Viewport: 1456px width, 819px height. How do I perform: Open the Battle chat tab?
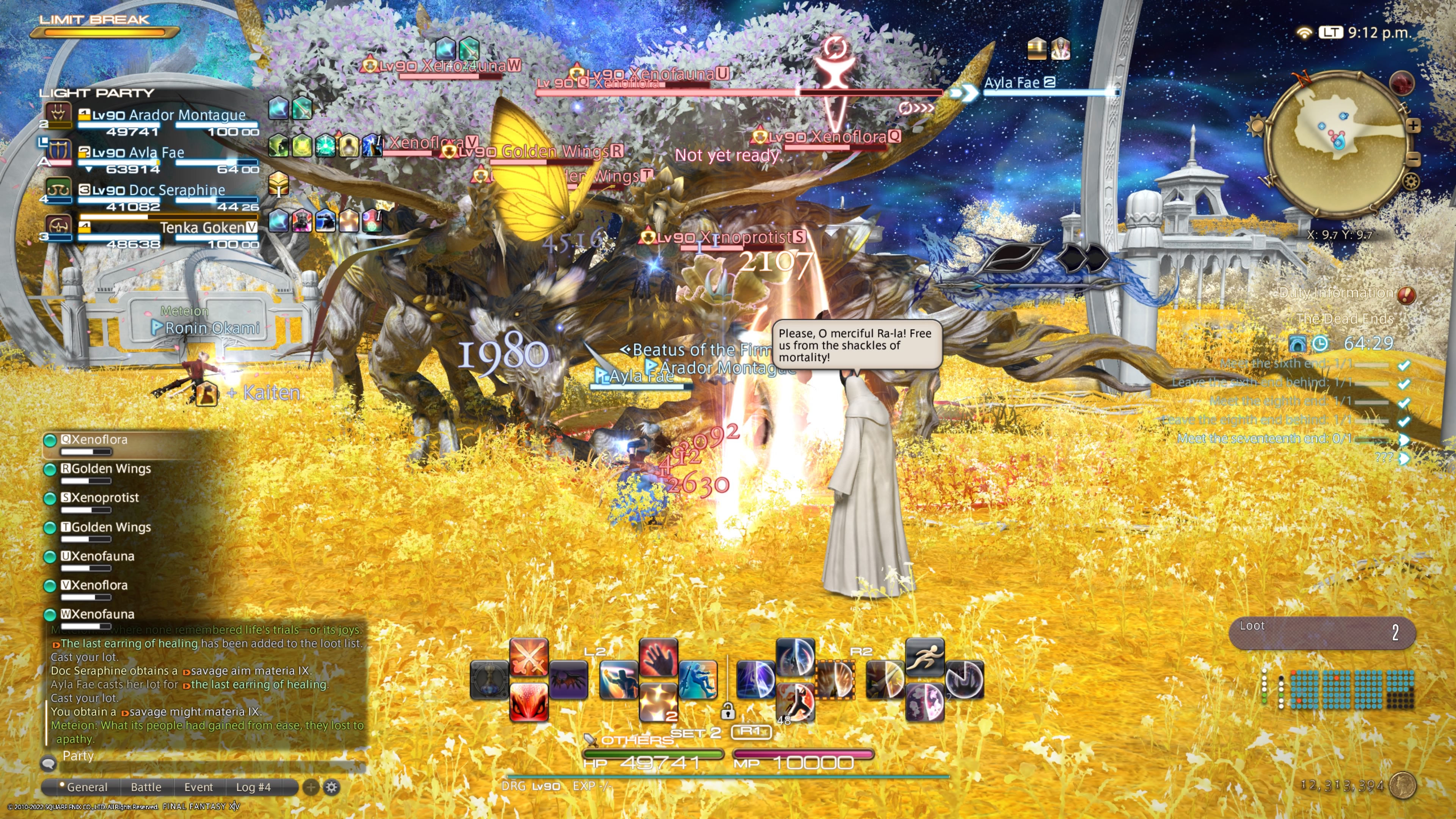[146, 787]
